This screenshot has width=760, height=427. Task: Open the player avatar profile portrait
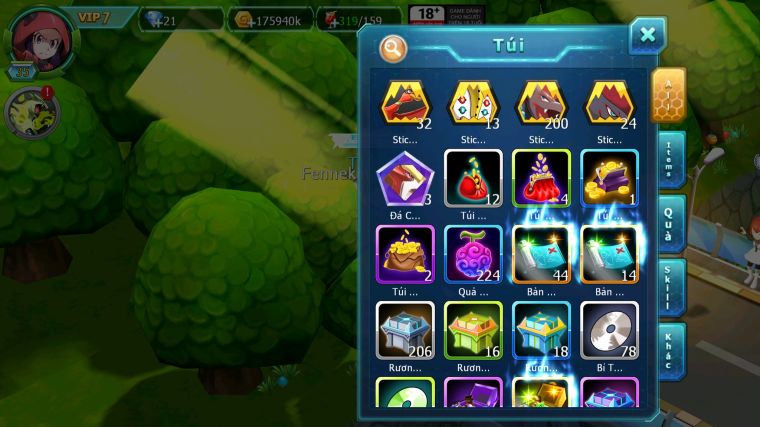pos(43,40)
